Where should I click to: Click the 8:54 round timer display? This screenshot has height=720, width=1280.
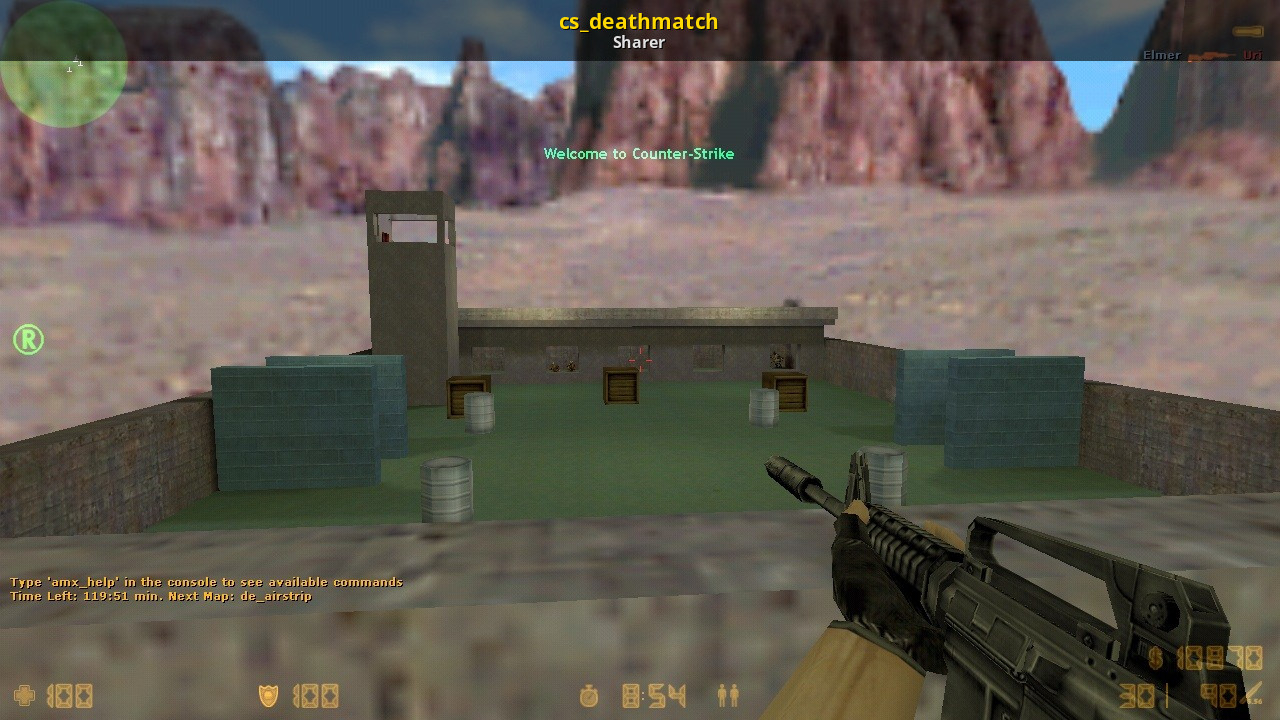pos(654,696)
